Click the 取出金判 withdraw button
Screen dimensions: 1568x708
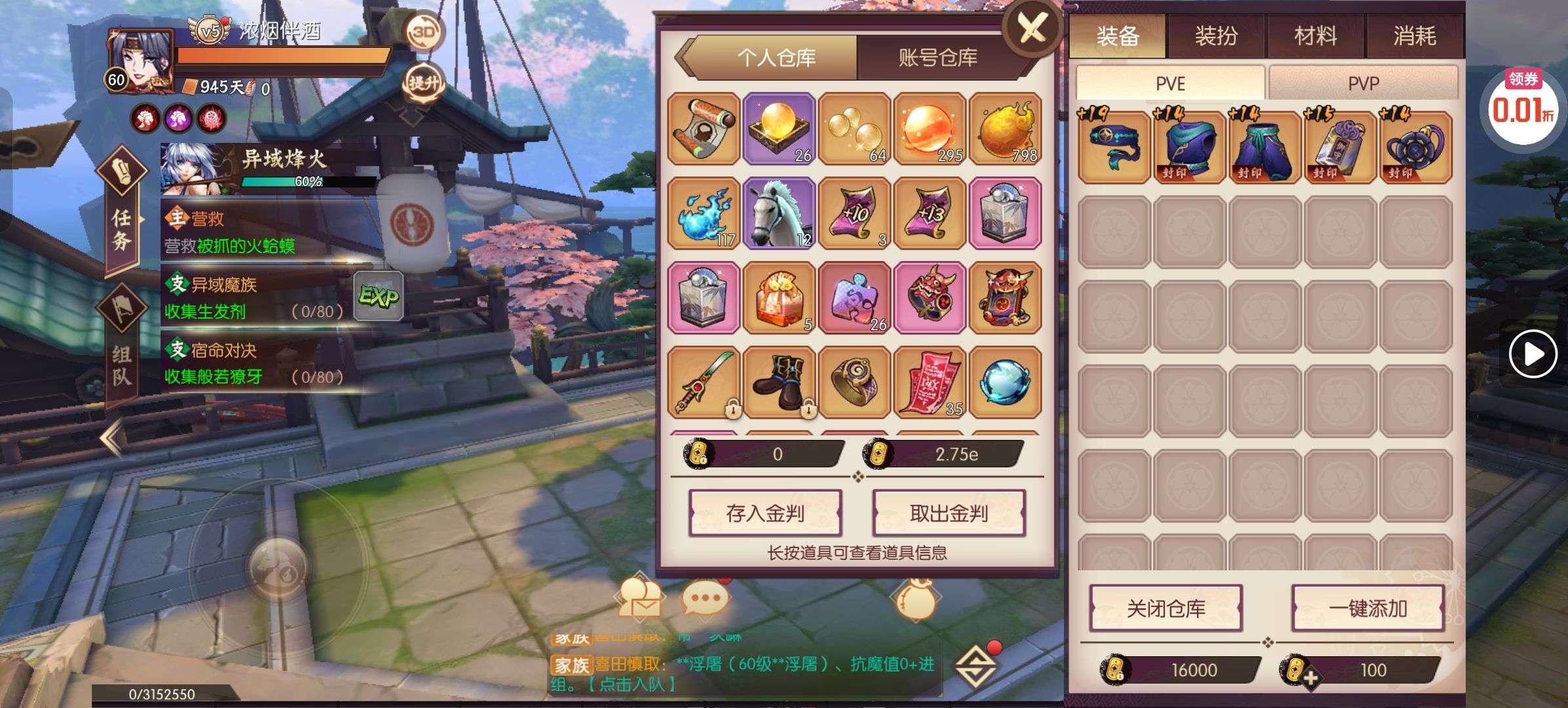[x=949, y=513]
